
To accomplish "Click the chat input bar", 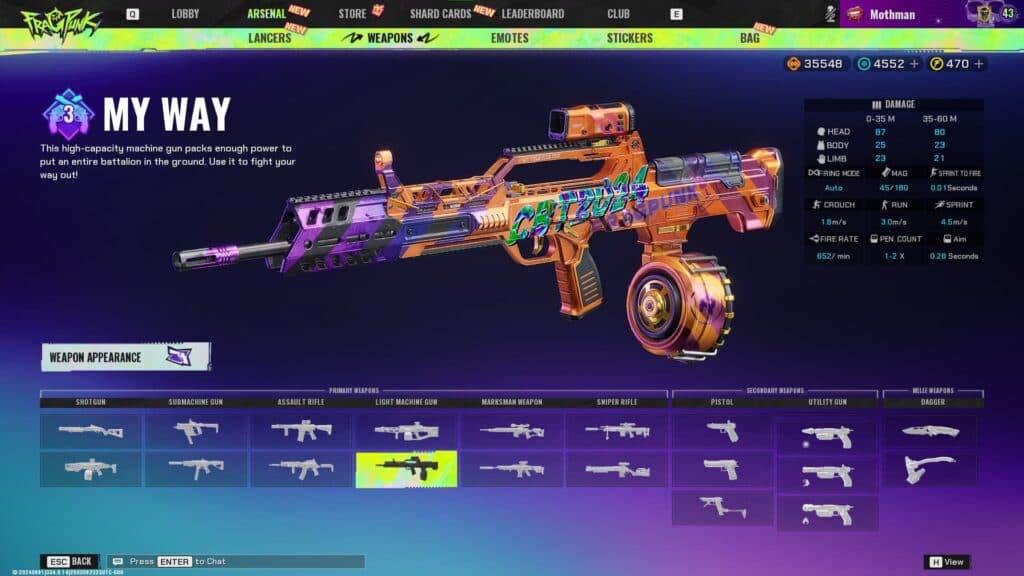I will (x=236, y=562).
